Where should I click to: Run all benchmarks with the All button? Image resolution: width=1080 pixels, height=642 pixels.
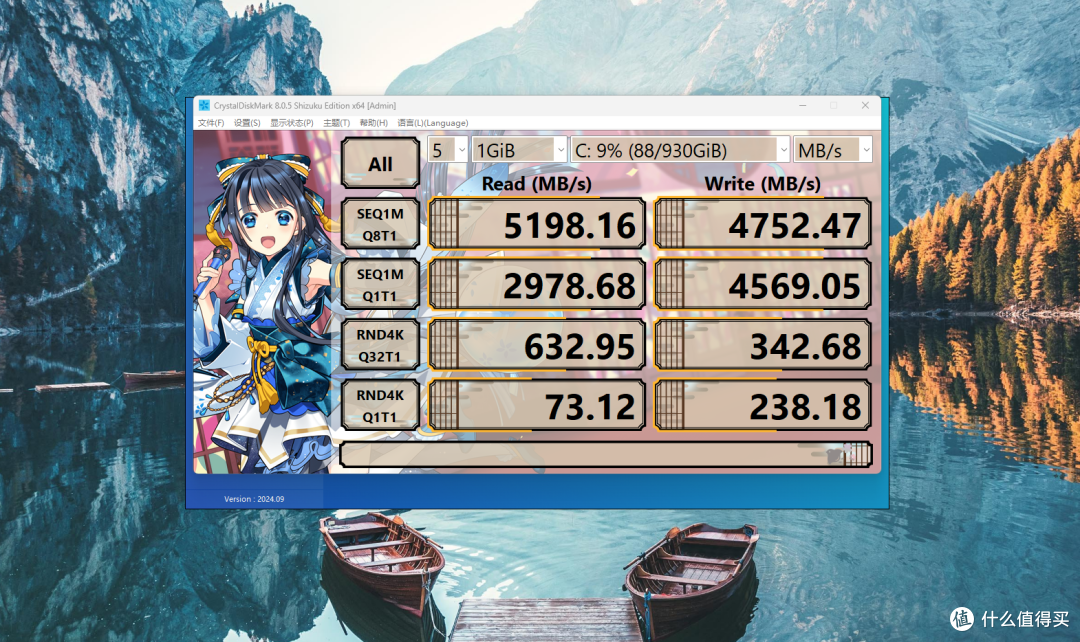380,163
